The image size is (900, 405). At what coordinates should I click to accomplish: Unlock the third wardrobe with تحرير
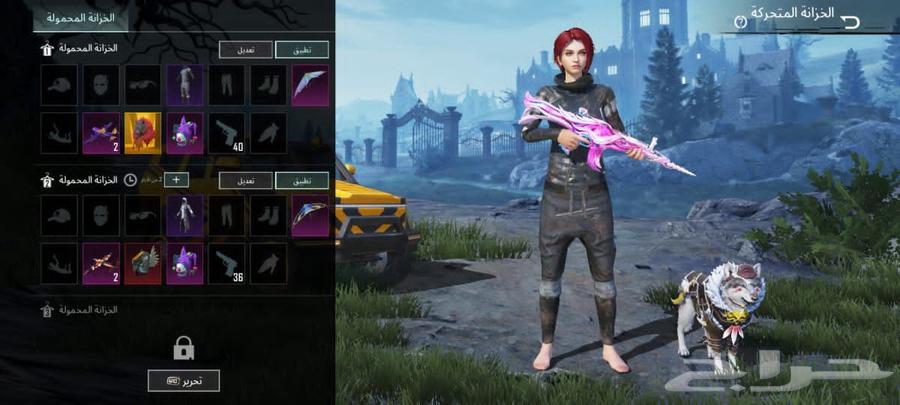(183, 380)
